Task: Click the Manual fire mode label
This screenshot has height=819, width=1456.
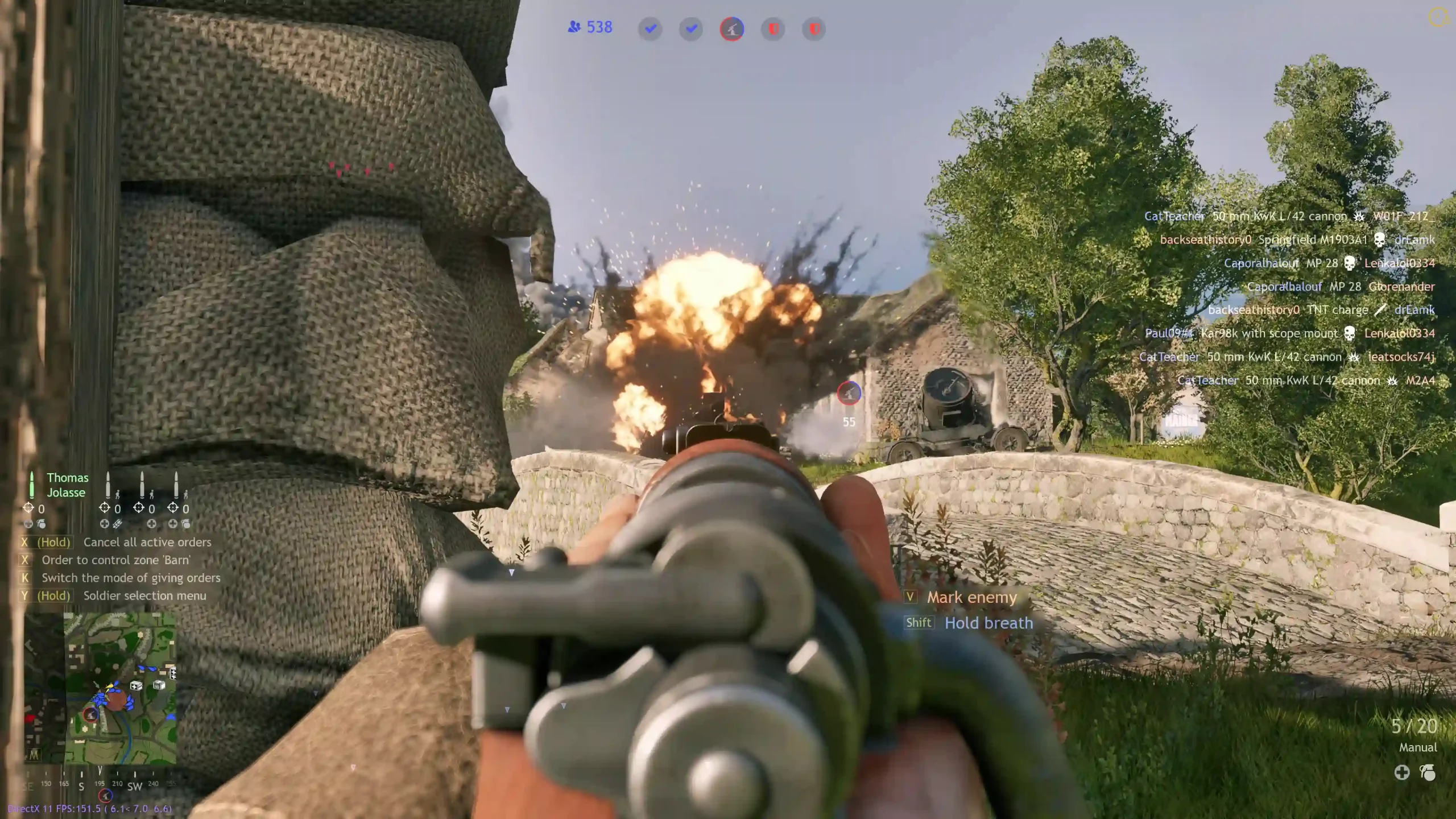Action: 1417,747
